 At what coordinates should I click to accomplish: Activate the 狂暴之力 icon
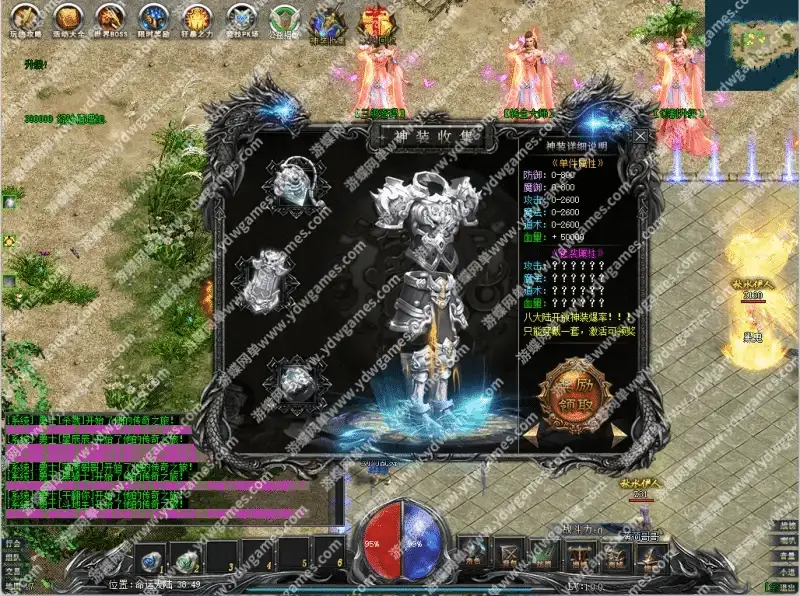pyautogui.click(x=196, y=17)
